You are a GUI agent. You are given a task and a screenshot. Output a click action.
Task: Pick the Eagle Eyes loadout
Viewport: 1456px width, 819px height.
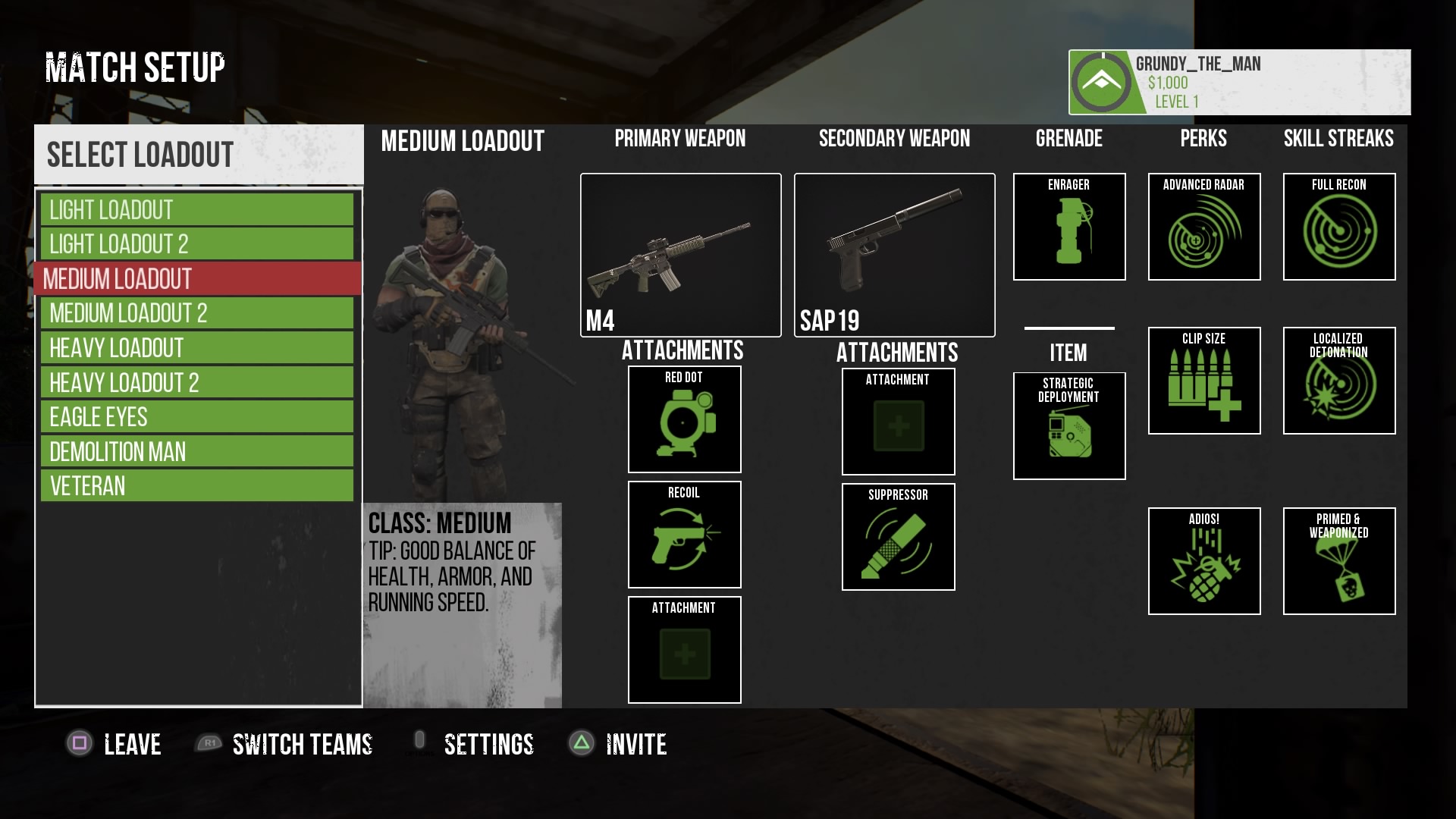(197, 416)
